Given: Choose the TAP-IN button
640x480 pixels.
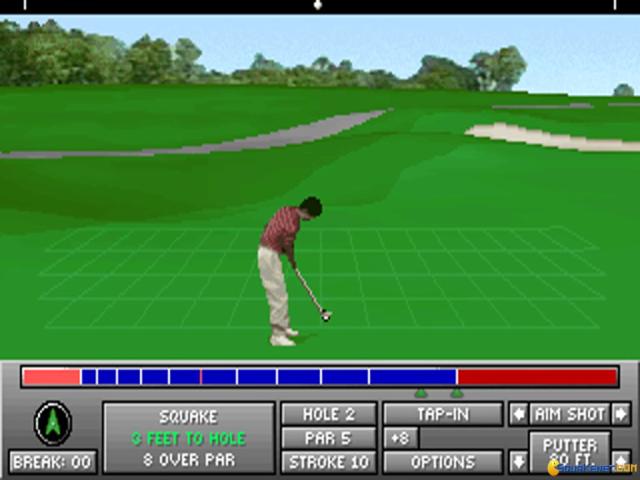Looking at the screenshot, I should tap(443, 414).
